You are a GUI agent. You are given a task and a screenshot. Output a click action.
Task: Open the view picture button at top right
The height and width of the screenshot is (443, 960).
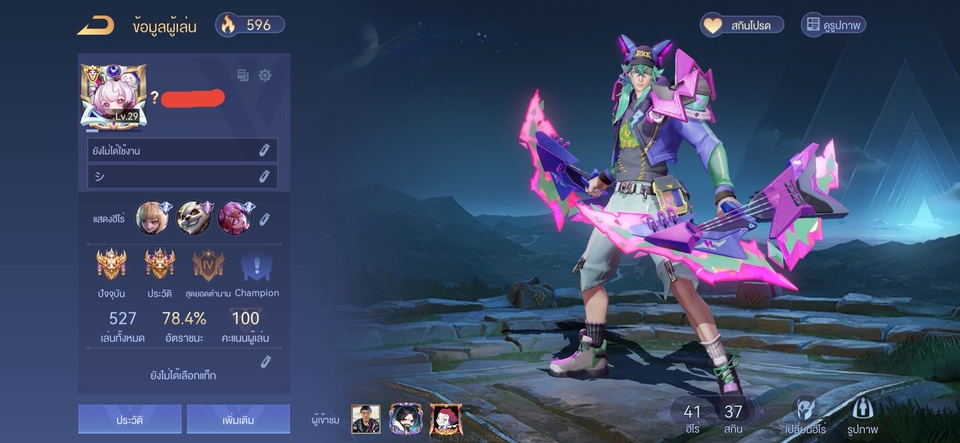point(833,25)
